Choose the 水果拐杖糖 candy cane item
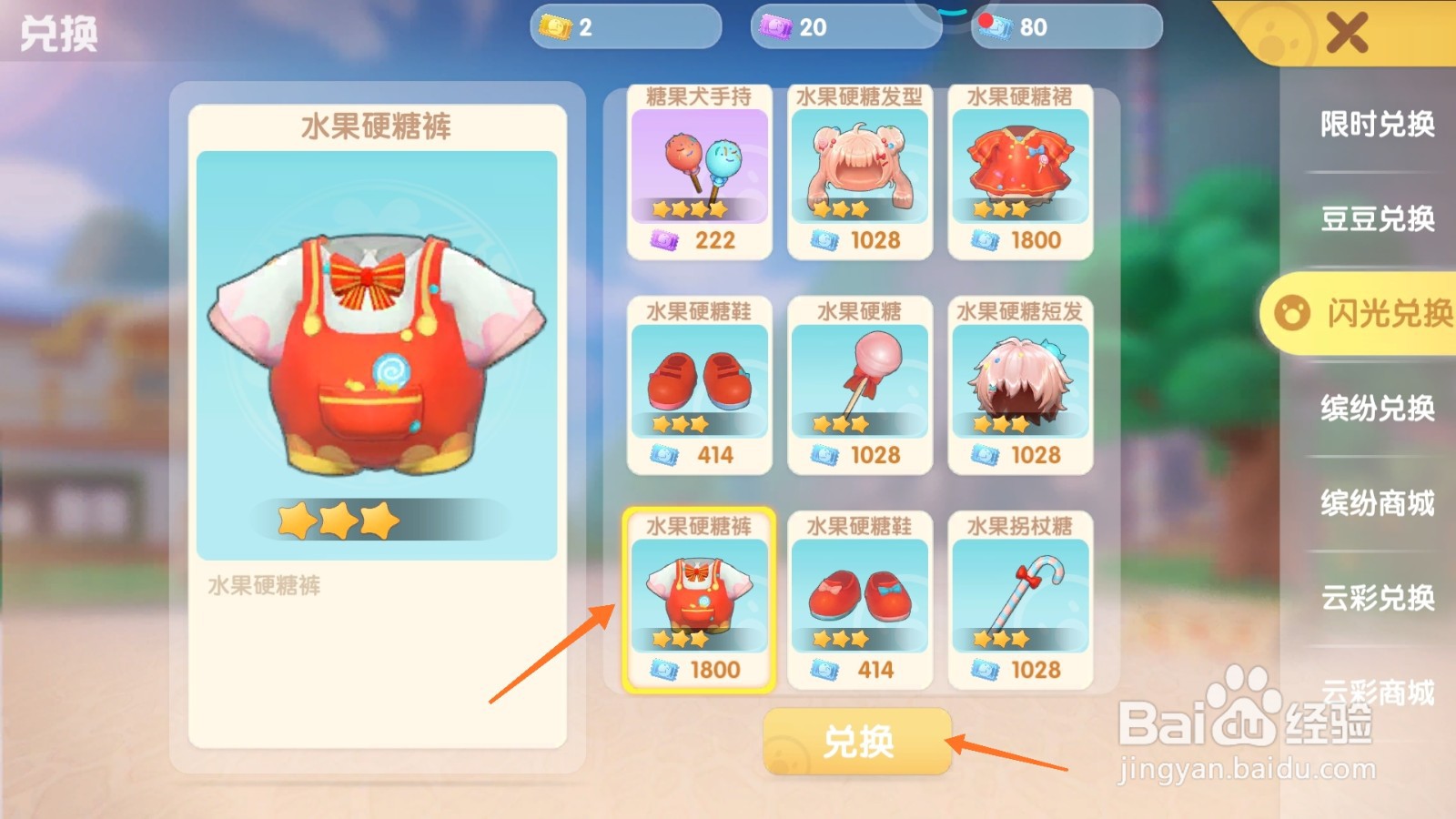Viewport: 1456px width, 819px height. pyautogui.click(x=1019, y=596)
